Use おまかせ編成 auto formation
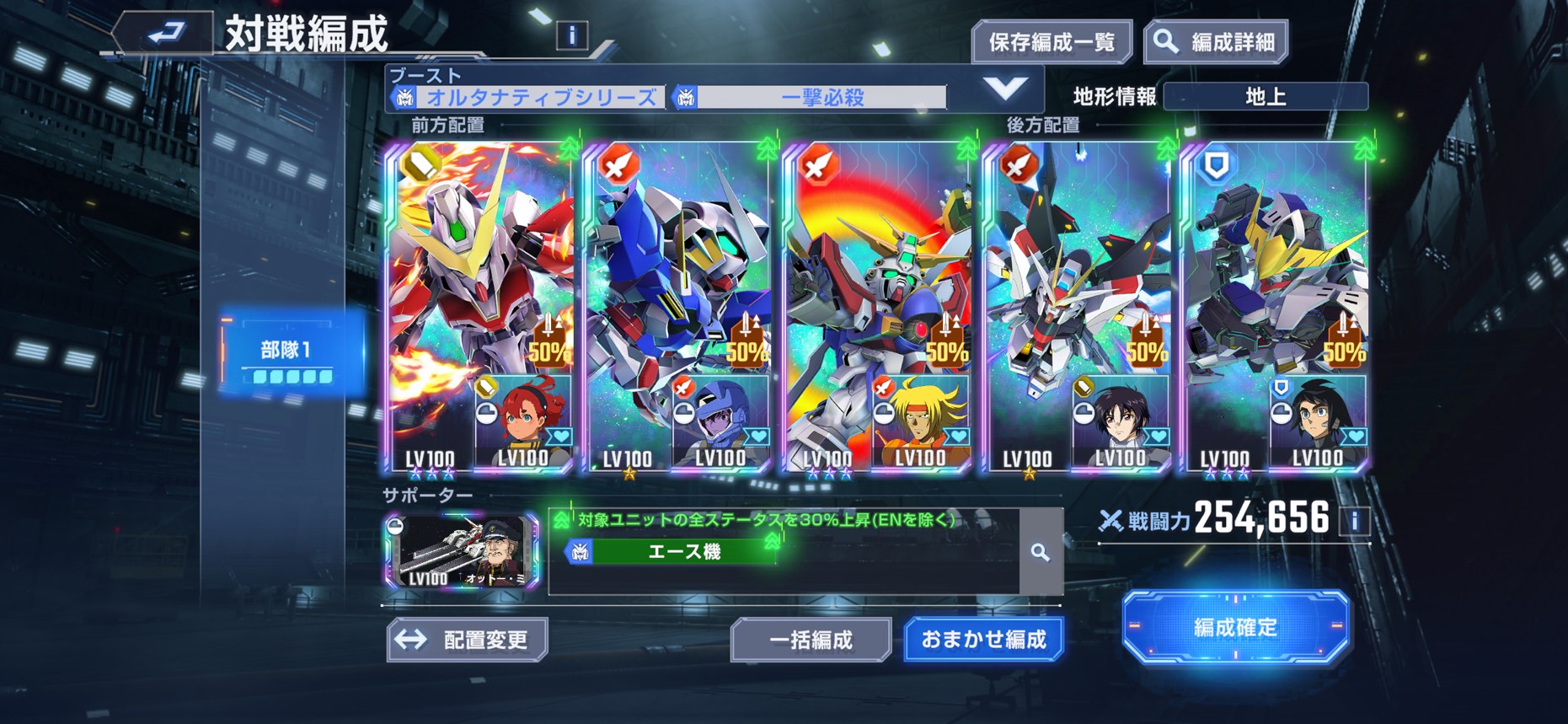This screenshot has height=724, width=1568. 983,640
